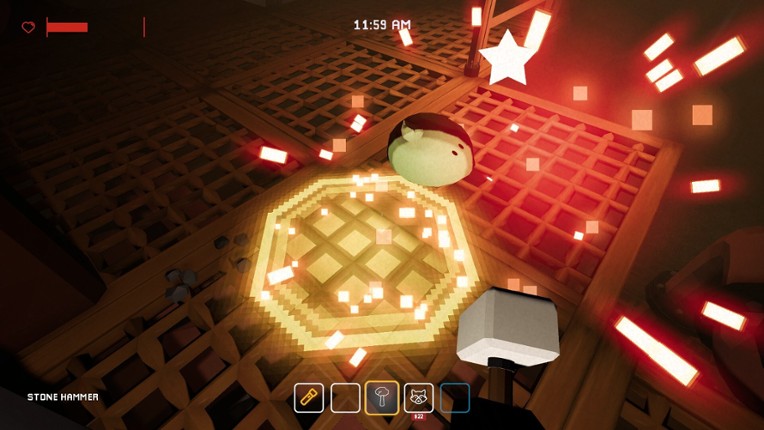Select the blue-outlined empty hotbar slot

tap(455, 397)
